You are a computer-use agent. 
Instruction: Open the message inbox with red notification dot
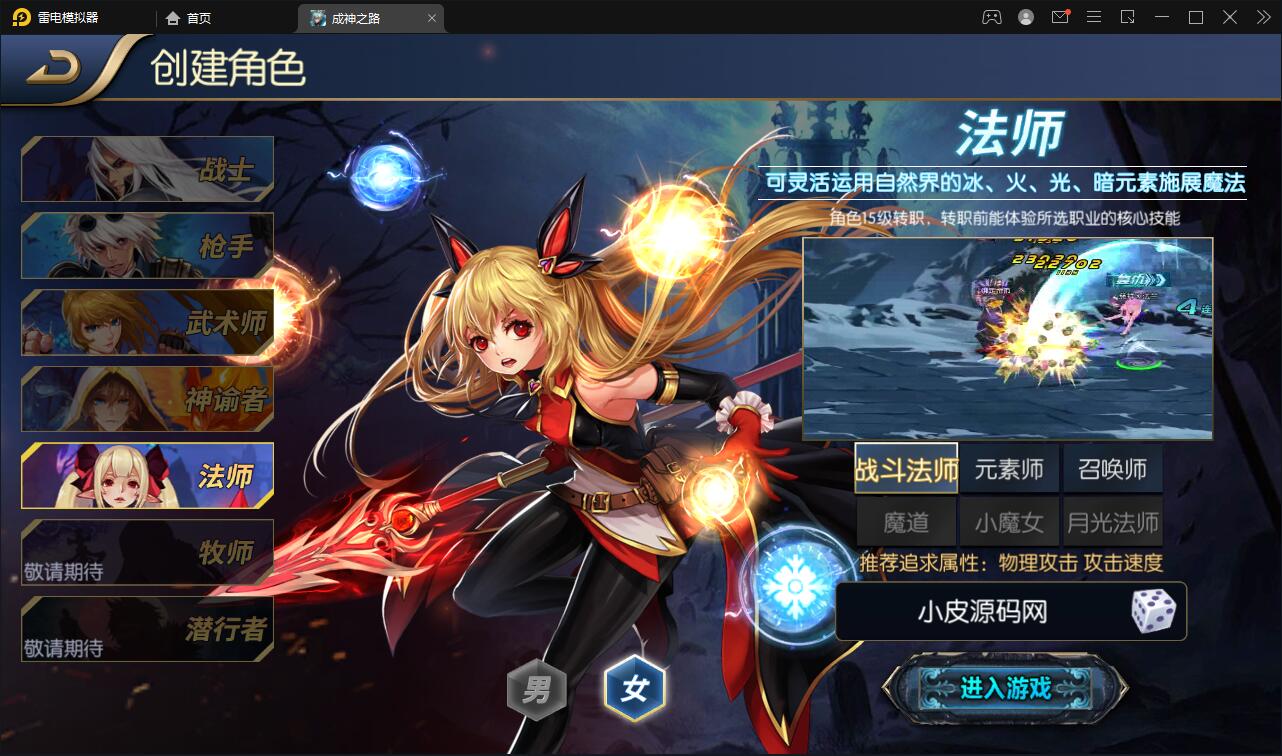[1060, 17]
